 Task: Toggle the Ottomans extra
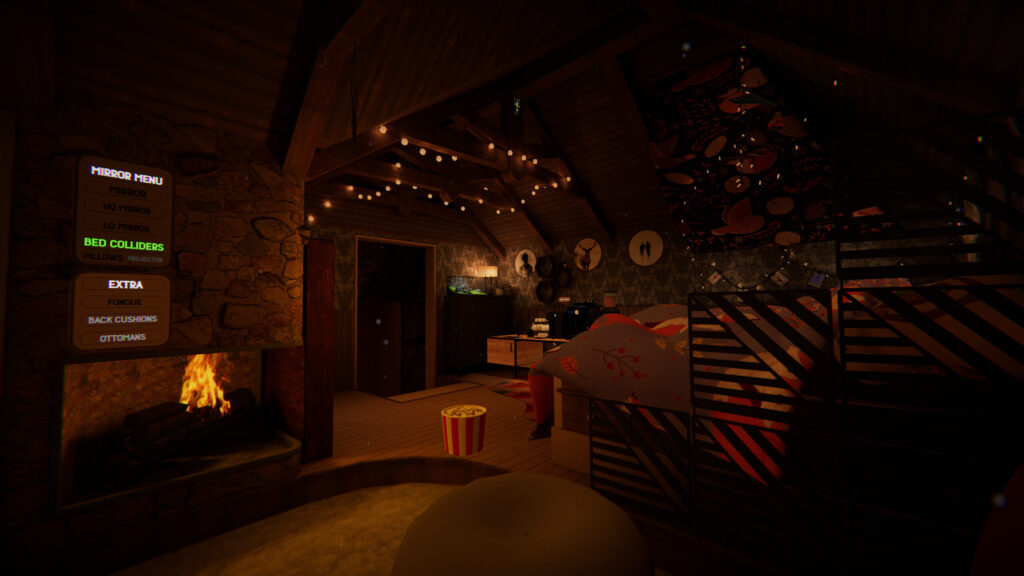coord(121,338)
